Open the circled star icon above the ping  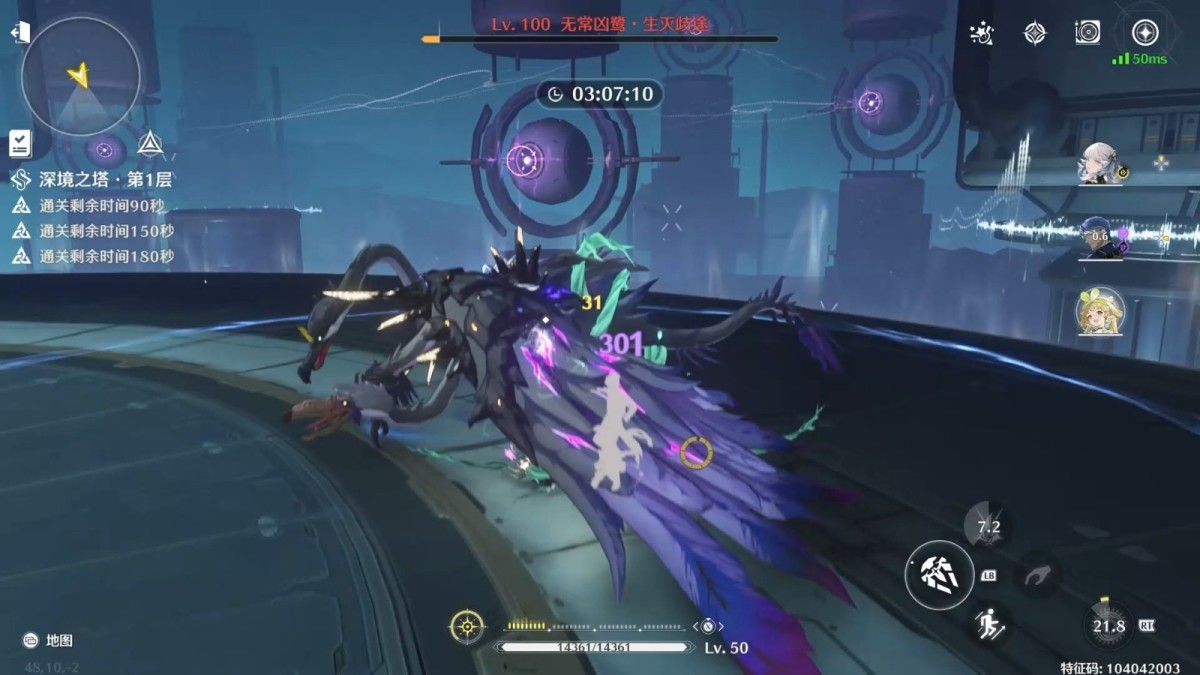coord(1145,32)
